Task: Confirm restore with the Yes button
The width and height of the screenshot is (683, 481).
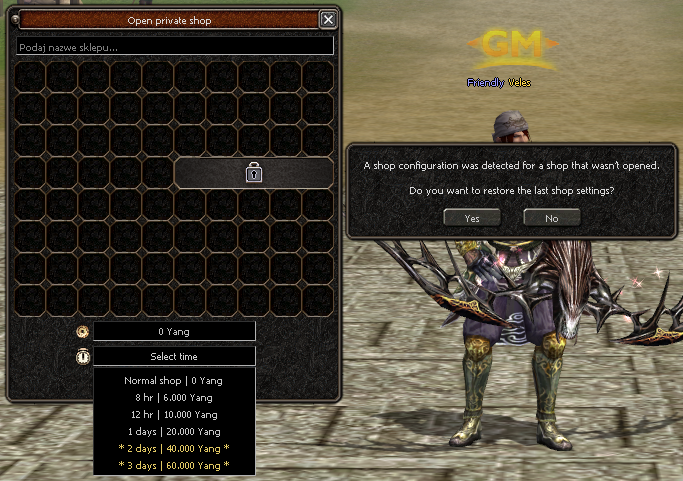Action: [x=472, y=217]
